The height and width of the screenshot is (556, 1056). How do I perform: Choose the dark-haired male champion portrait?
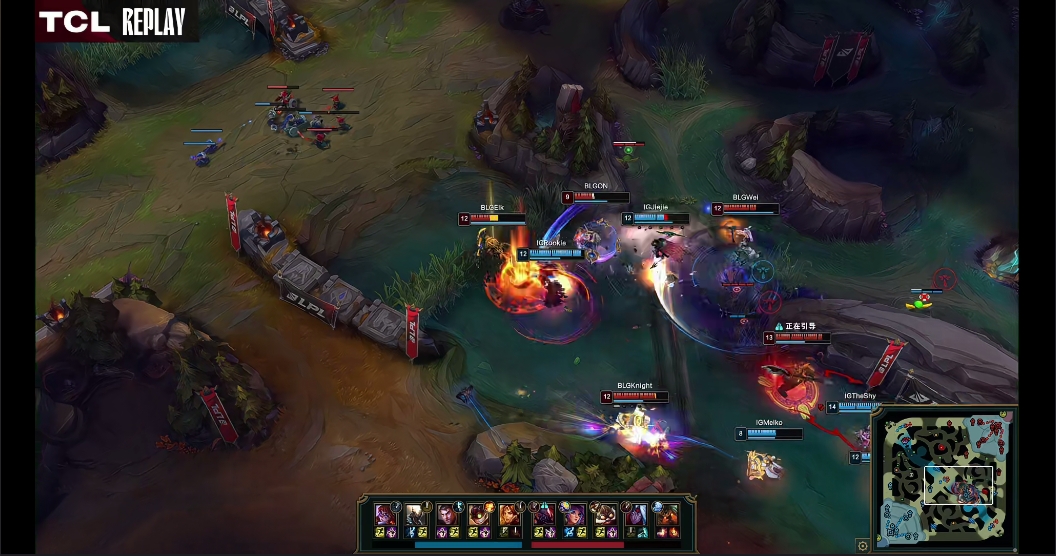pos(447,515)
